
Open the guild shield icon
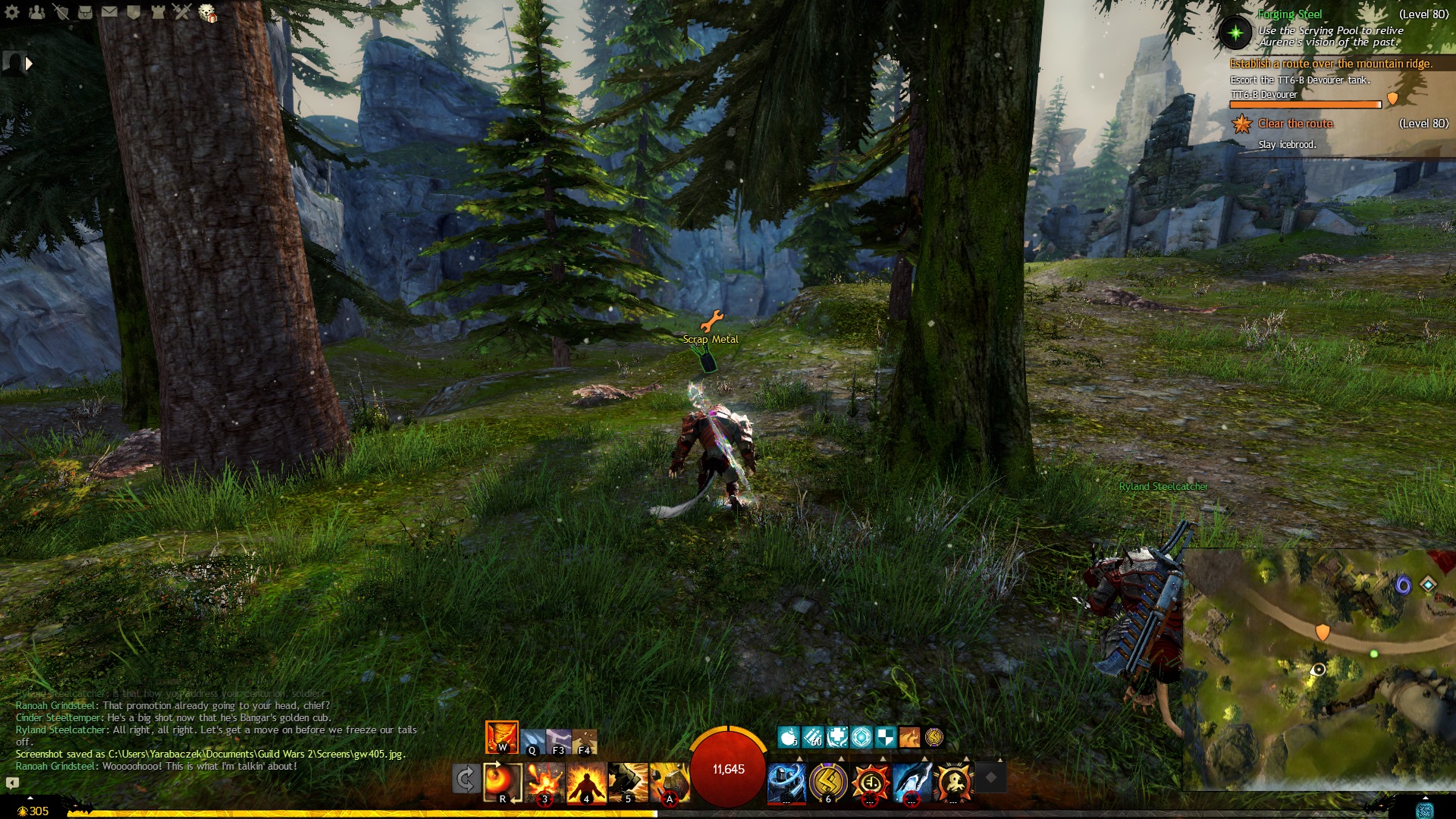(x=134, y=11)
